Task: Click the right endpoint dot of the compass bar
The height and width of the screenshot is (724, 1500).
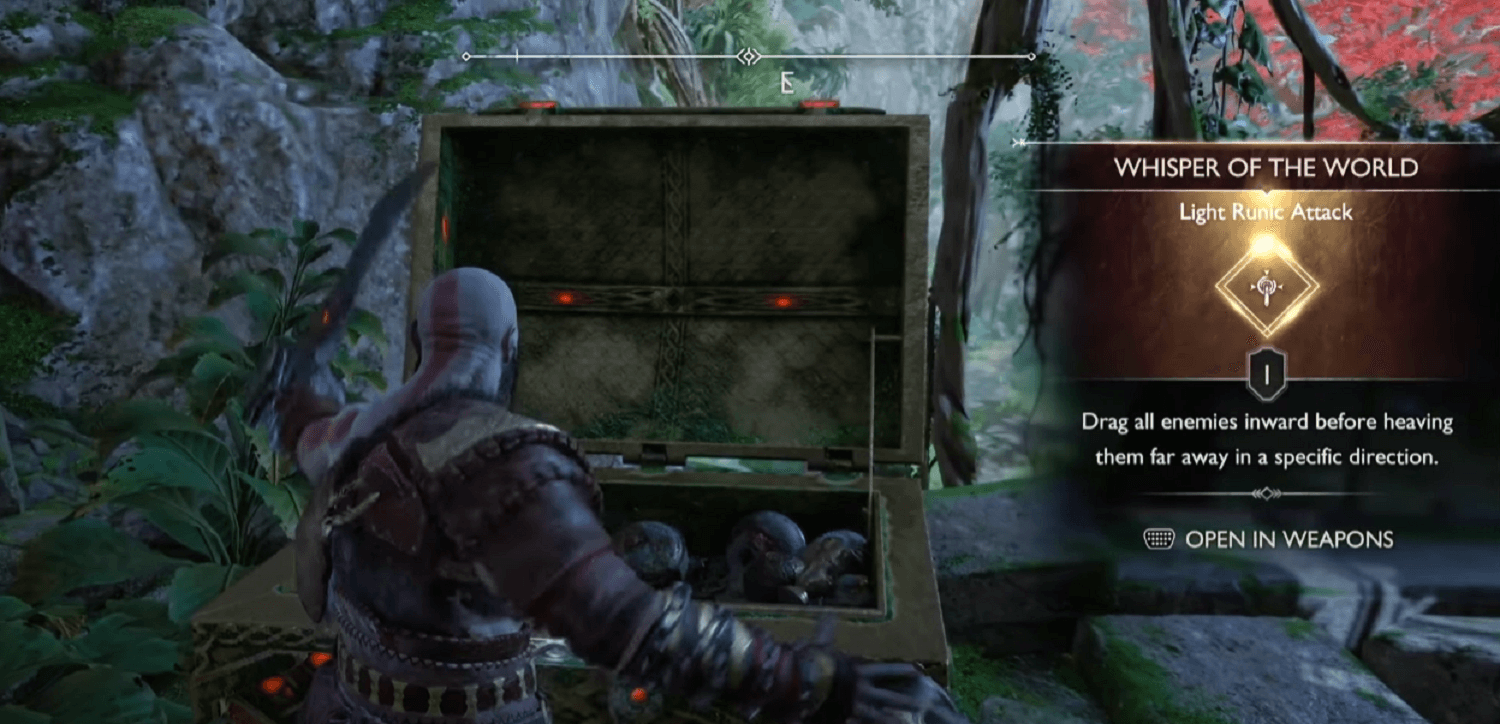Action: point(1030,57)
